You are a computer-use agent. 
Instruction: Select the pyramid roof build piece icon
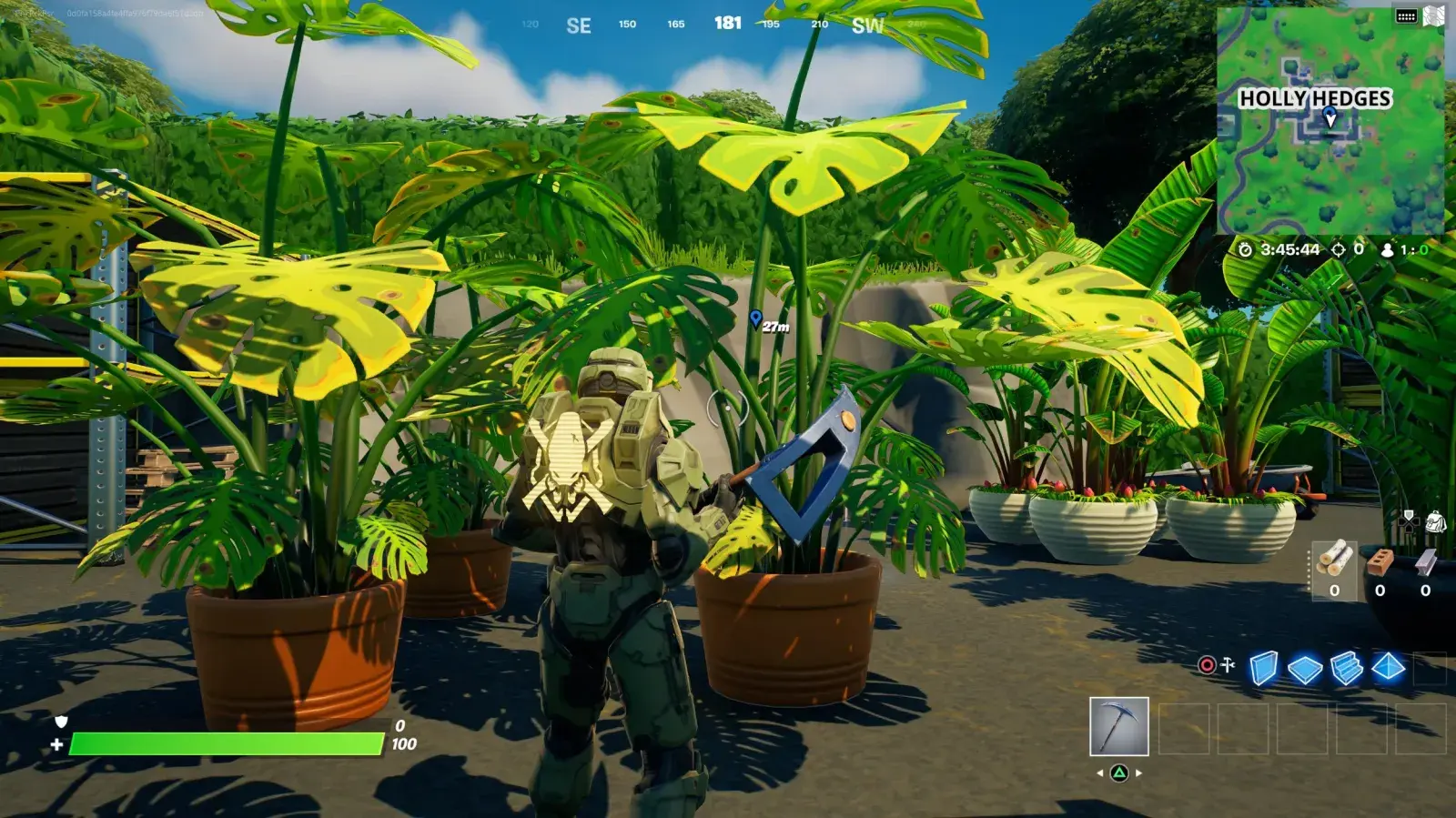click(1389, 669)
